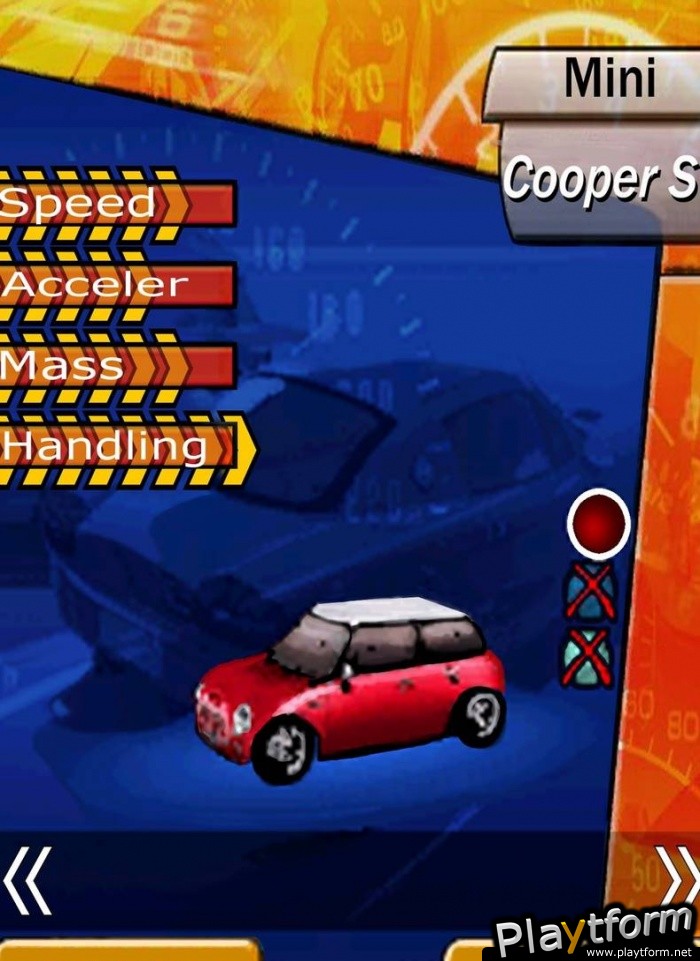Go to the previous car with left arrows
This screenshot has width=700, height=961.
tap(27, 880)
